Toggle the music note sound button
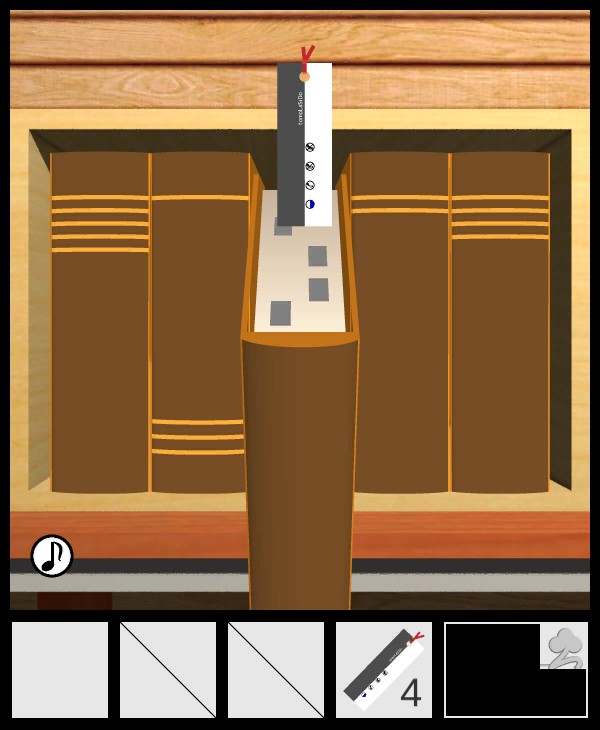Image resolution: width=600 pixels, height=730 pixels. [52, 556]
